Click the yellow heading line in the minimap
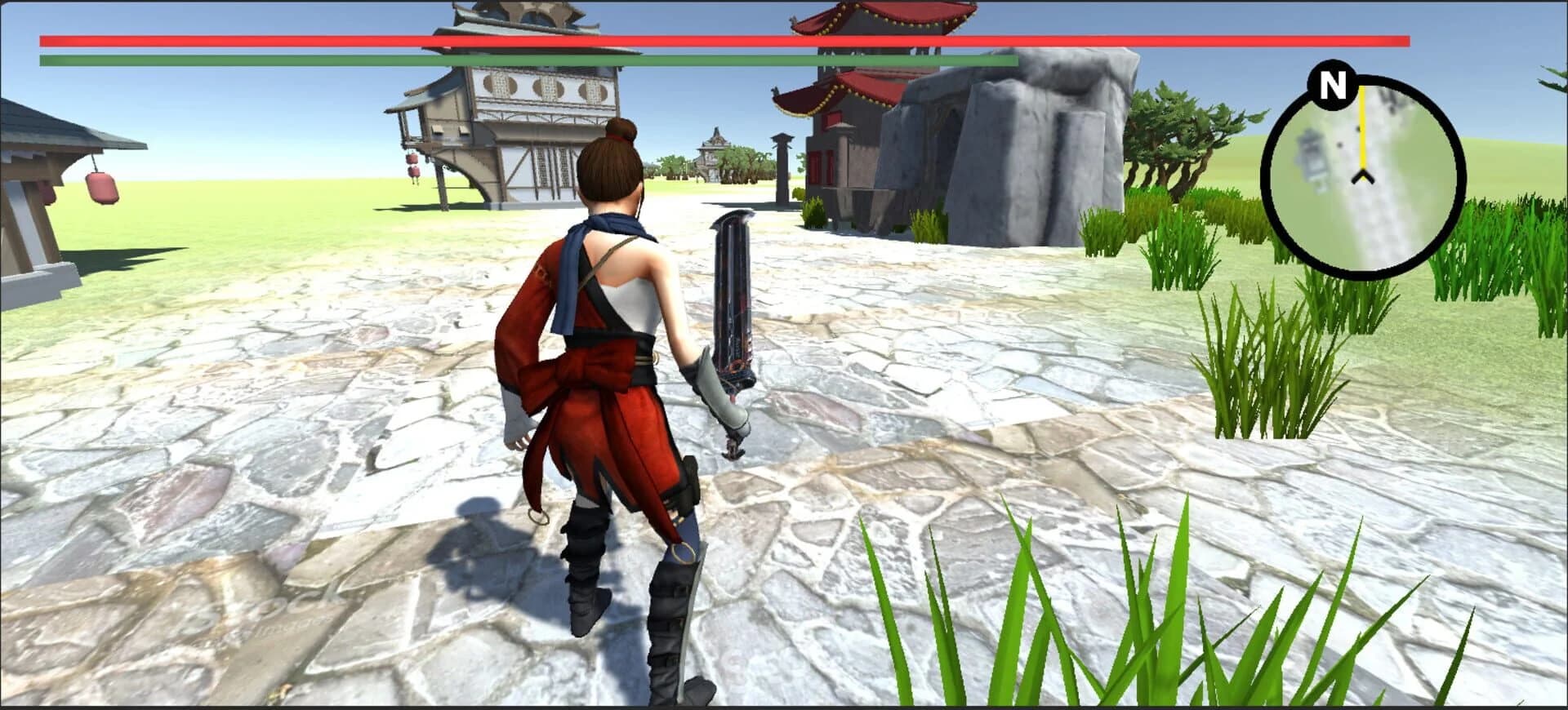 (1363, 126)
